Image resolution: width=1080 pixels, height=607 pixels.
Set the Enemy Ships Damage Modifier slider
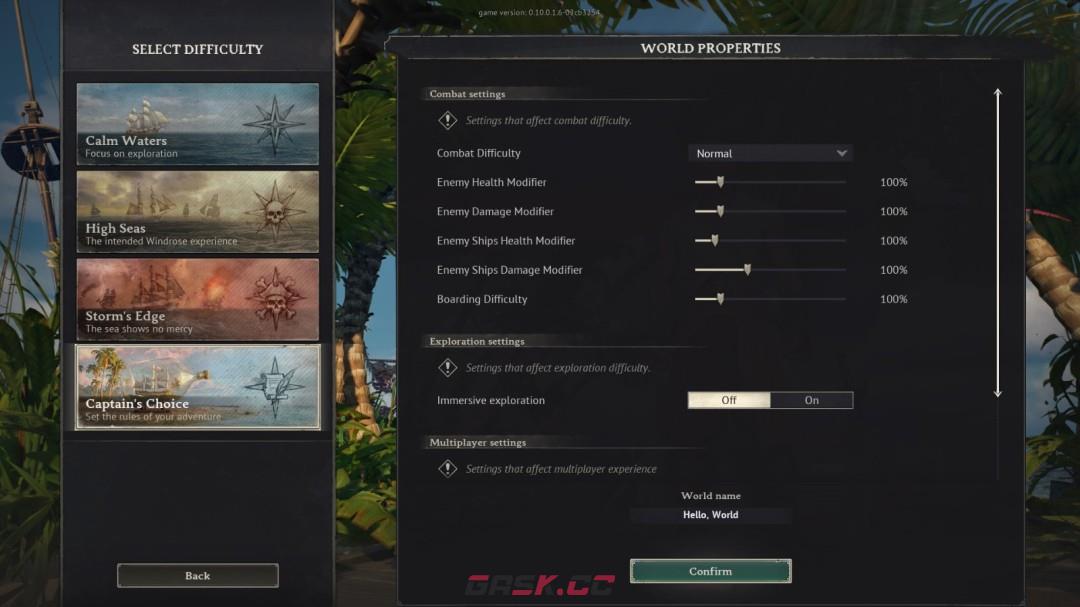[x=747, y=270]
